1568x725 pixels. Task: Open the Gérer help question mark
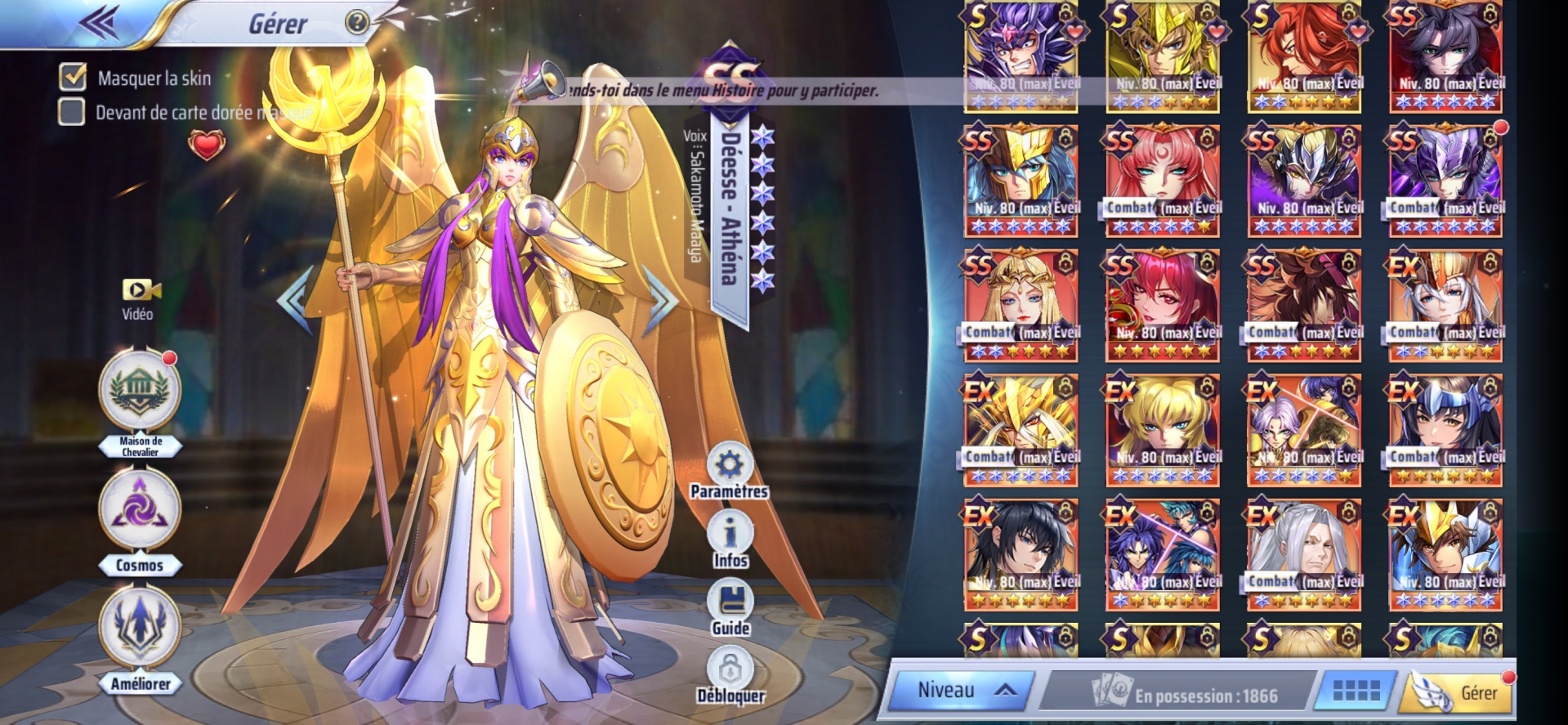pos(356,22)
